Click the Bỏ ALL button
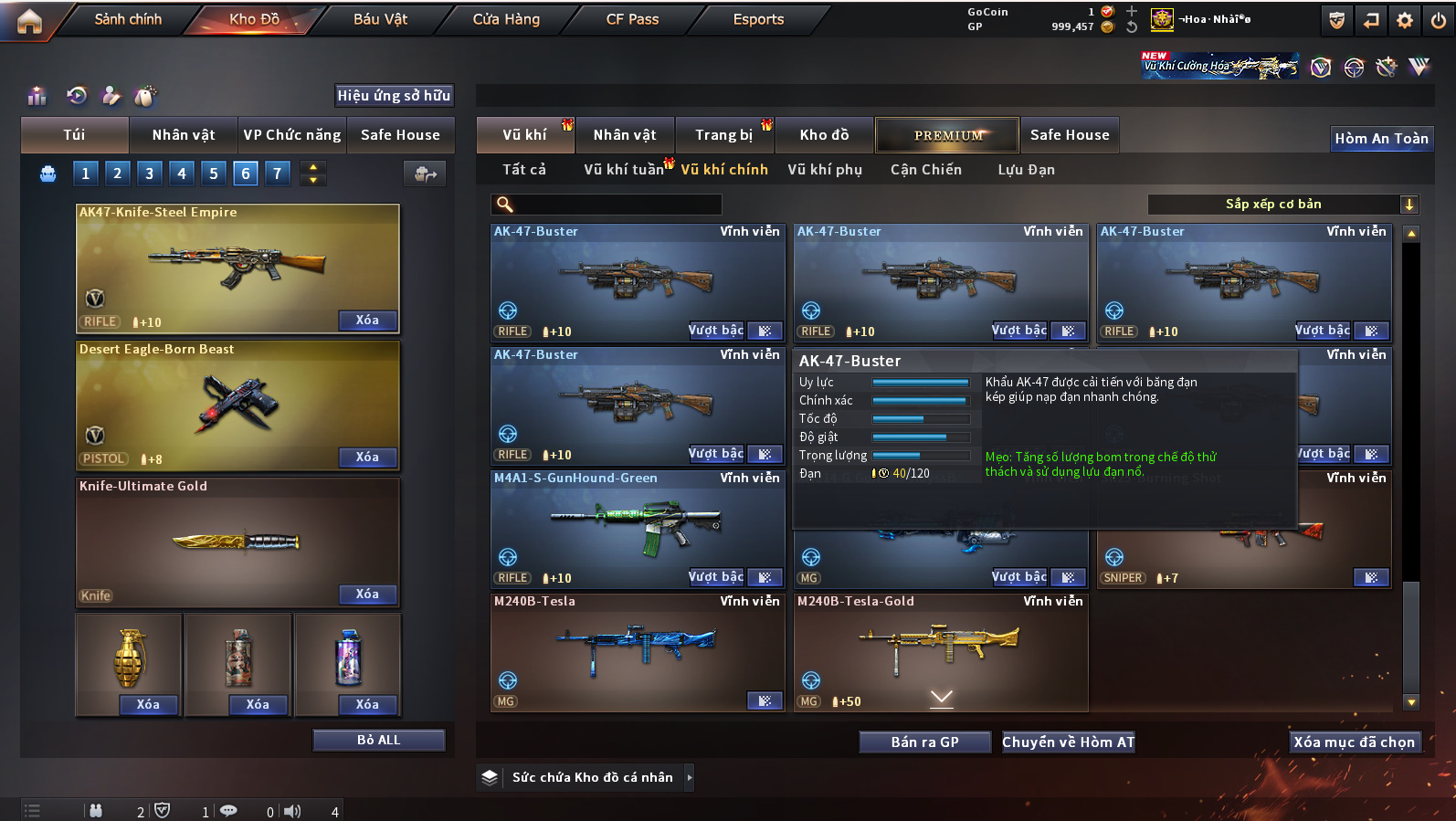 click(x=378, y=740)
